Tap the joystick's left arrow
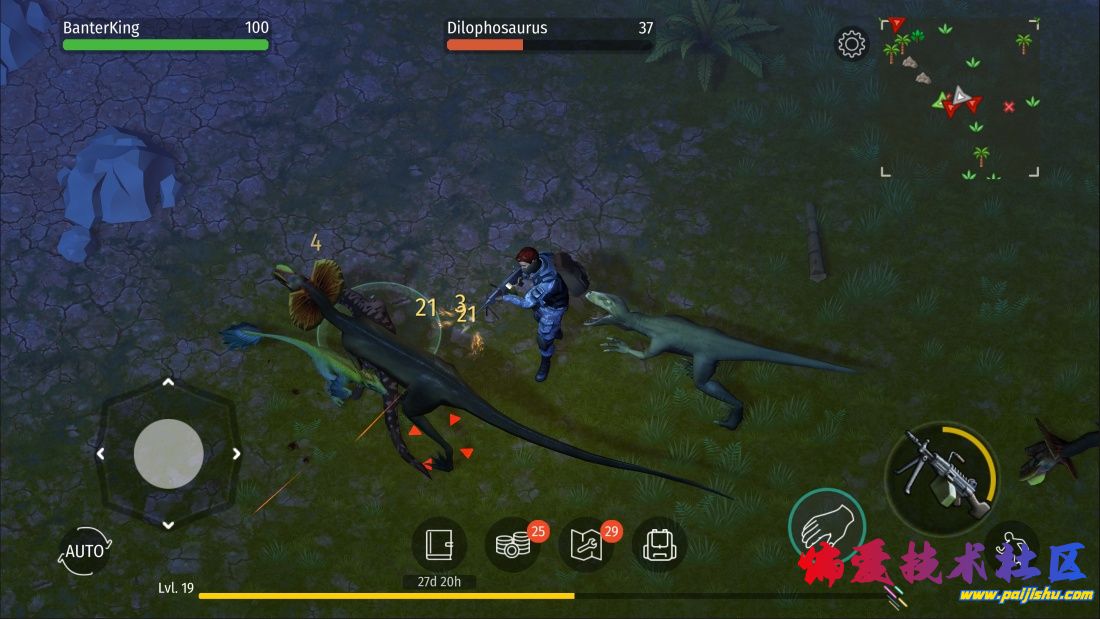 pos(100,453)
